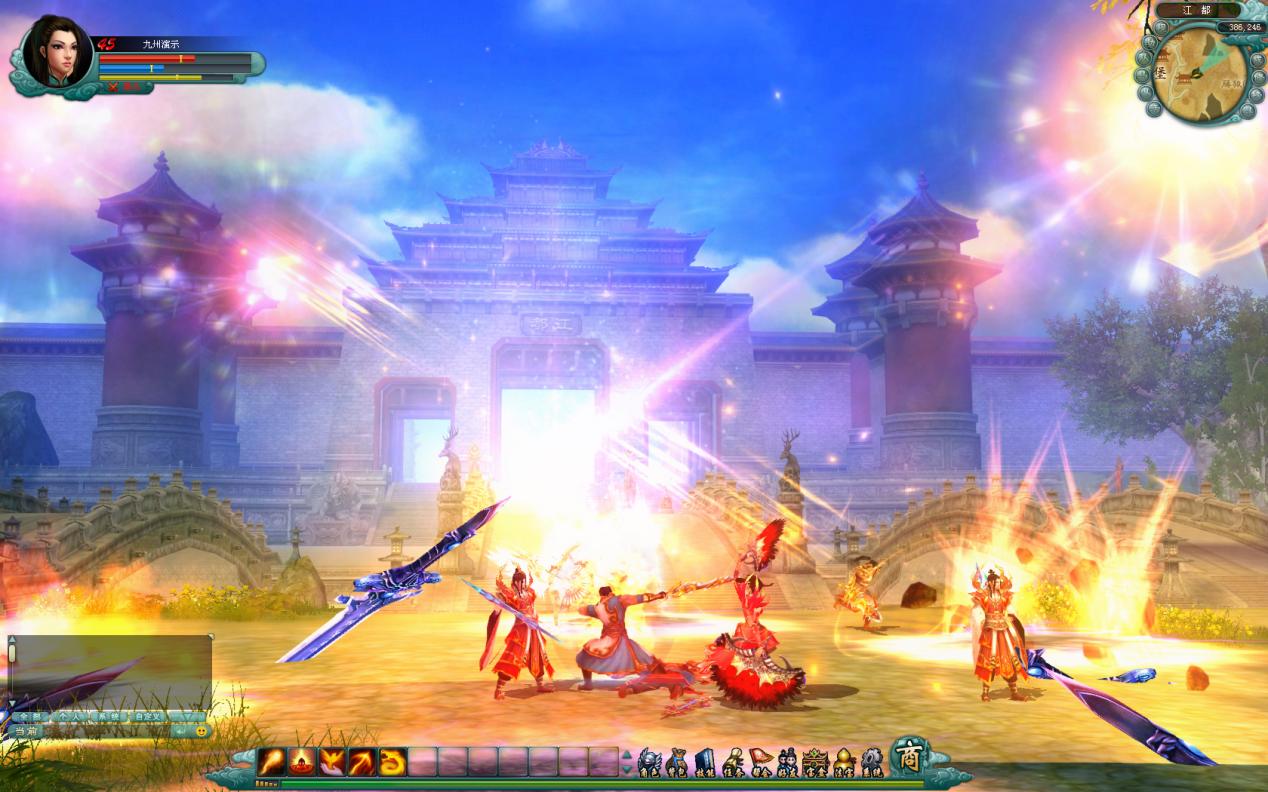Viewport: 1268px width, 792px height.
Task: Trigger the golden dragon swirl skill
Action: [392, 762]
